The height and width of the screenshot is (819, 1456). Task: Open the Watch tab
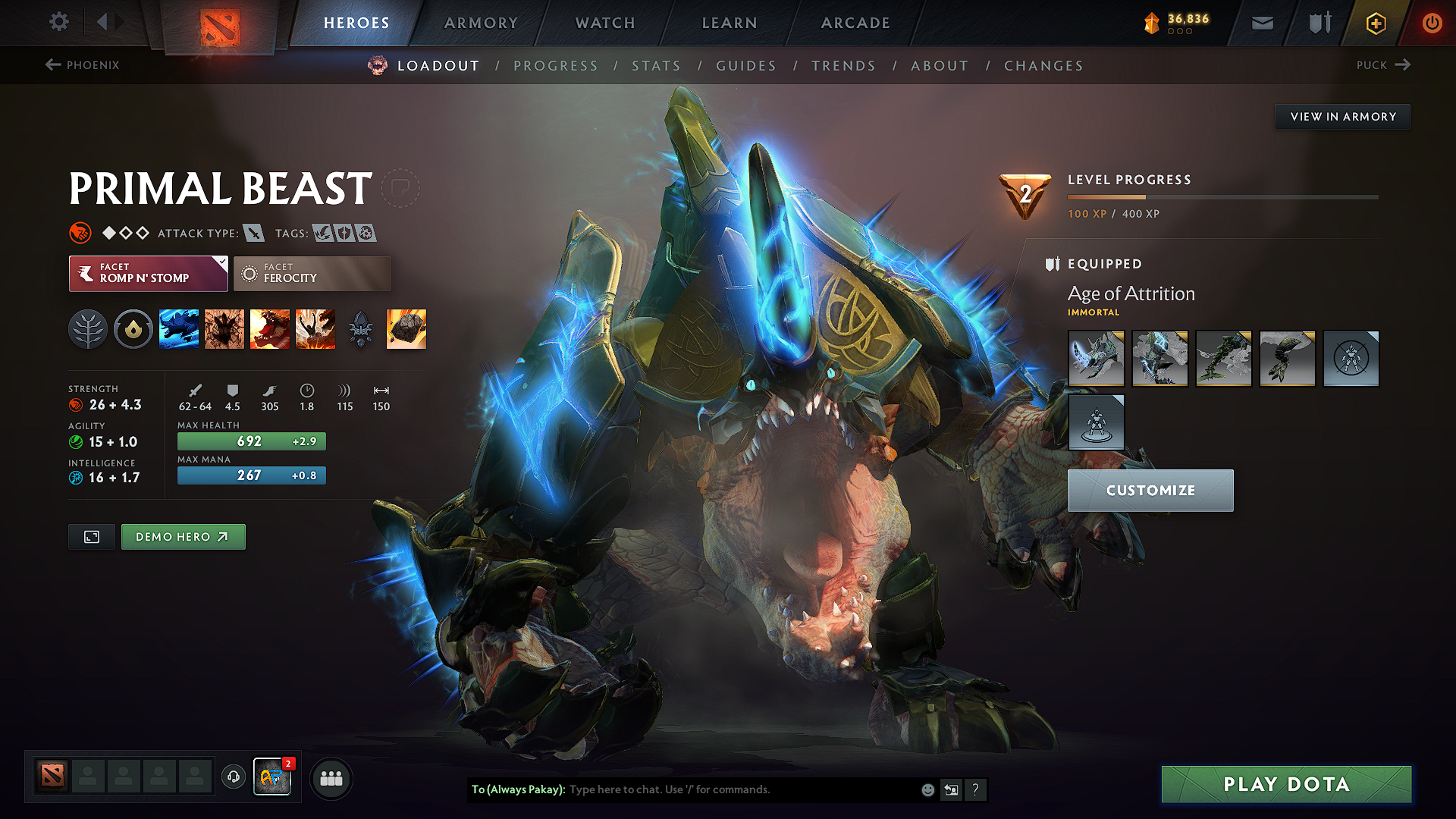point(605,23)
